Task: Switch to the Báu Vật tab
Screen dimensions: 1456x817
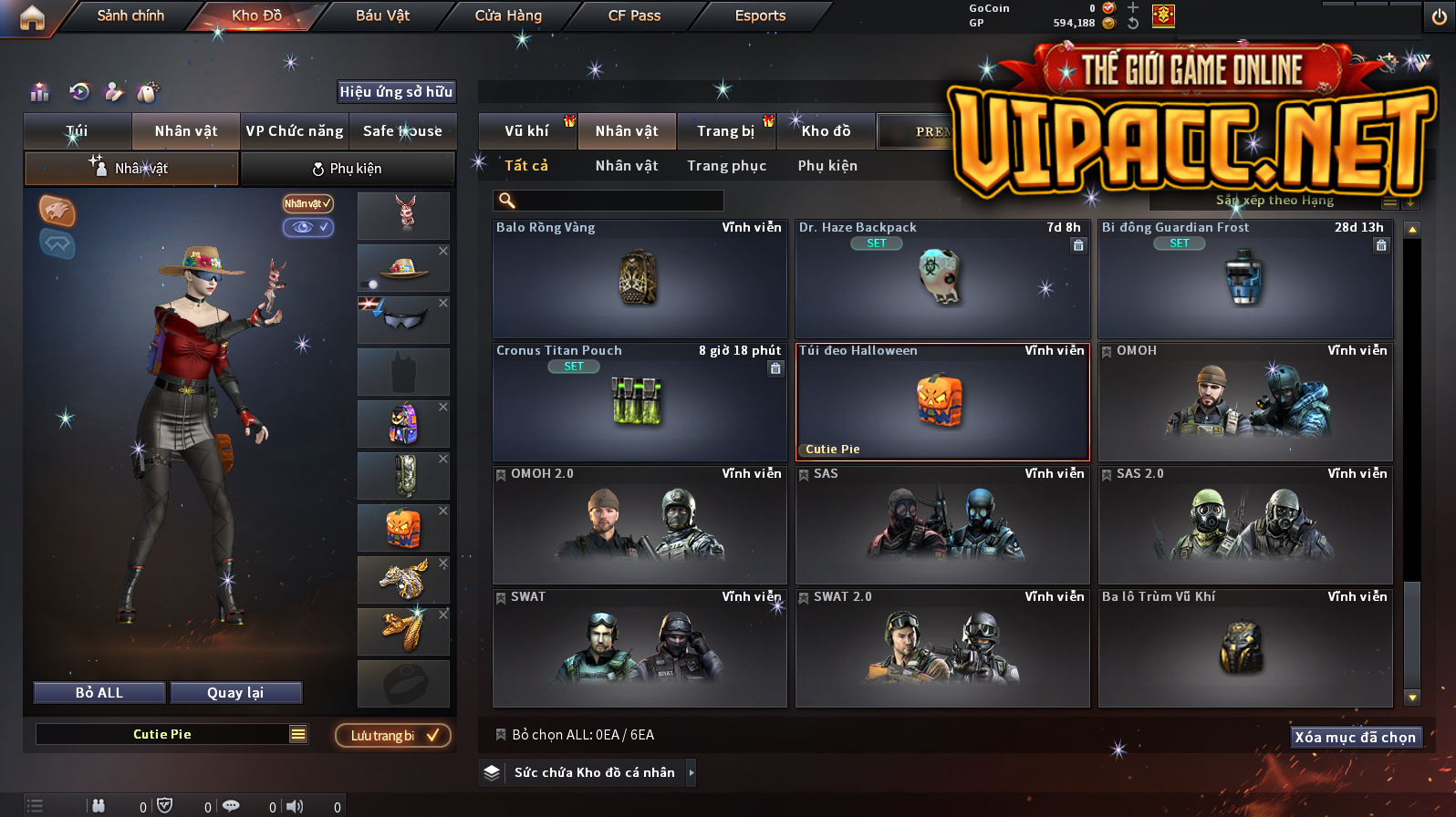Action: click(x=382, y=16)
